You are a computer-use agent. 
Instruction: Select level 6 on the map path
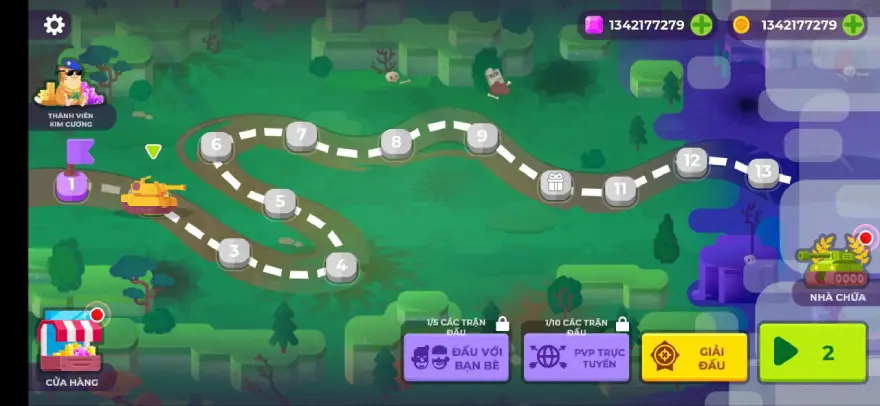click(216, 145)
